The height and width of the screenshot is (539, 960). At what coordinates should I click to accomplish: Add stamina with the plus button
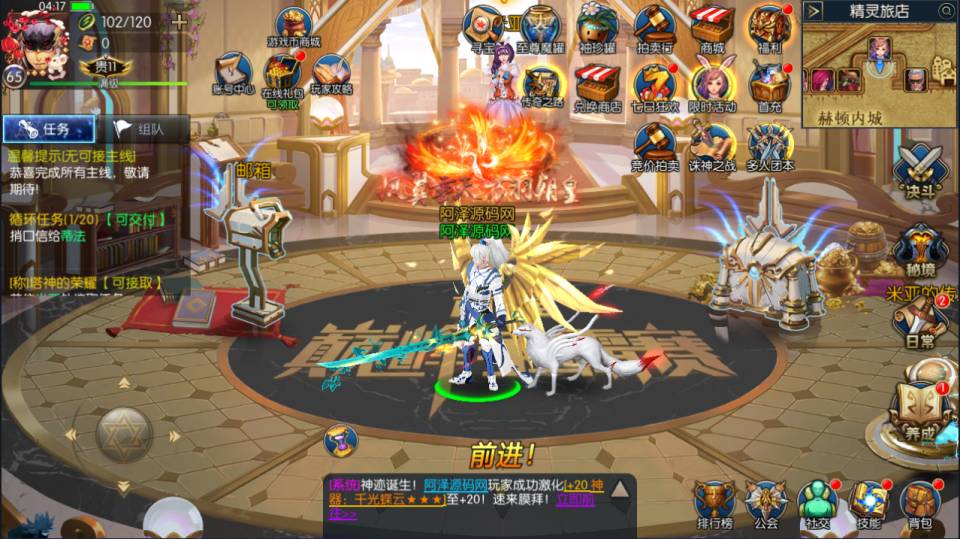[x=179, y=21]
